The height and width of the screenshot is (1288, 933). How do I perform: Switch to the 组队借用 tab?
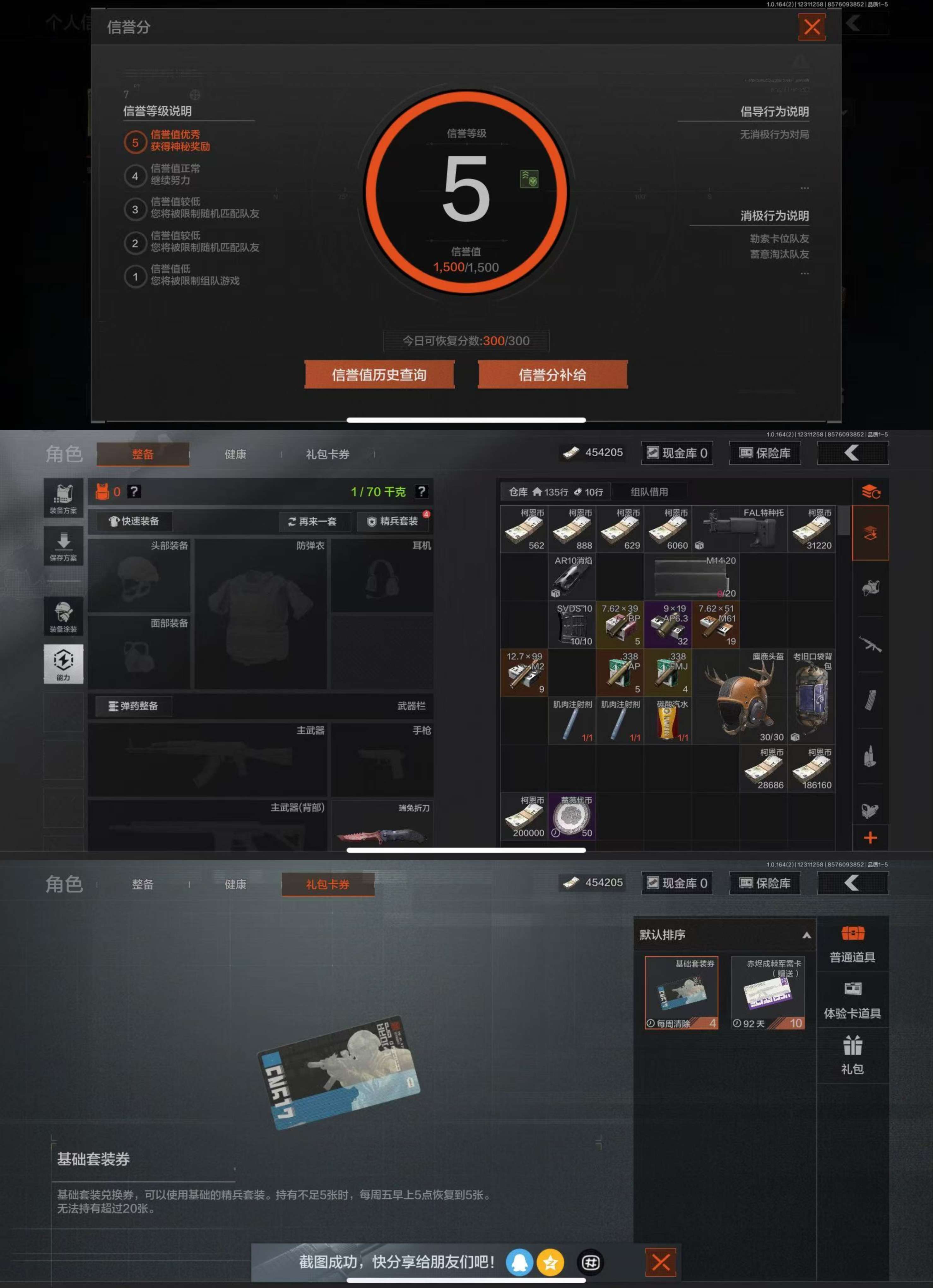pos(649,492)
